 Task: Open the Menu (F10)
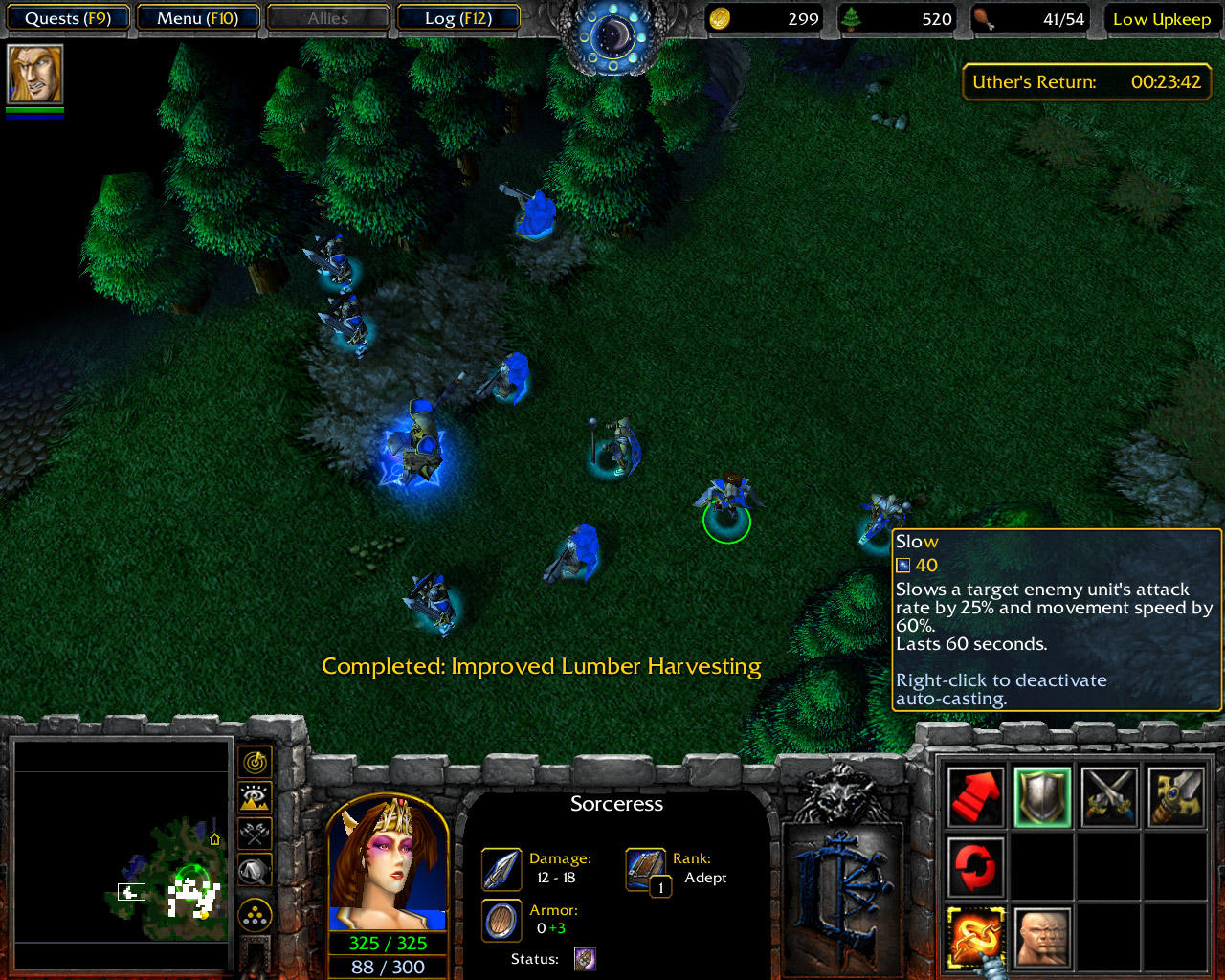pos(198,17)
